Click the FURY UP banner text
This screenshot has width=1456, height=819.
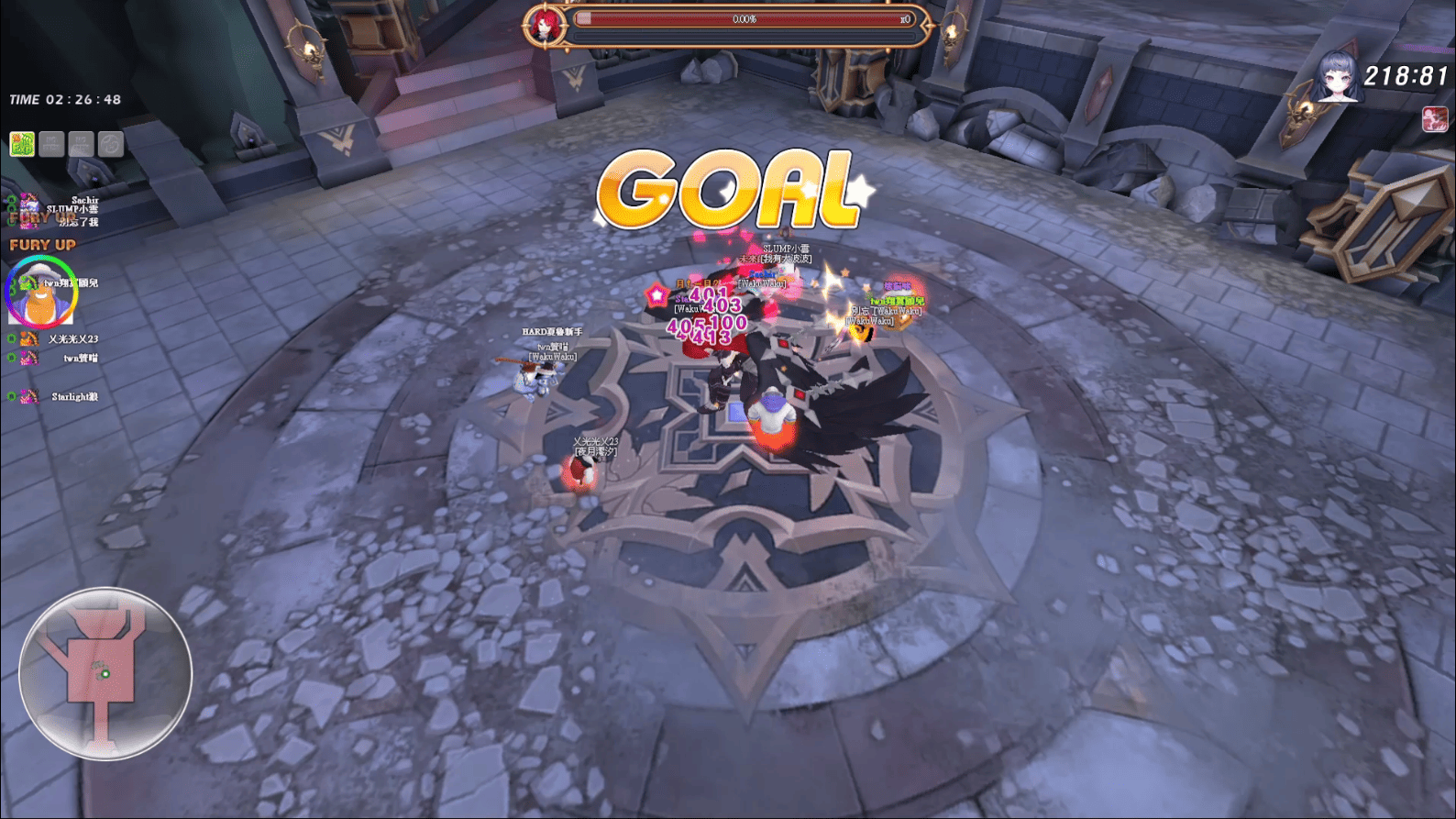click(x=42, y=244)
